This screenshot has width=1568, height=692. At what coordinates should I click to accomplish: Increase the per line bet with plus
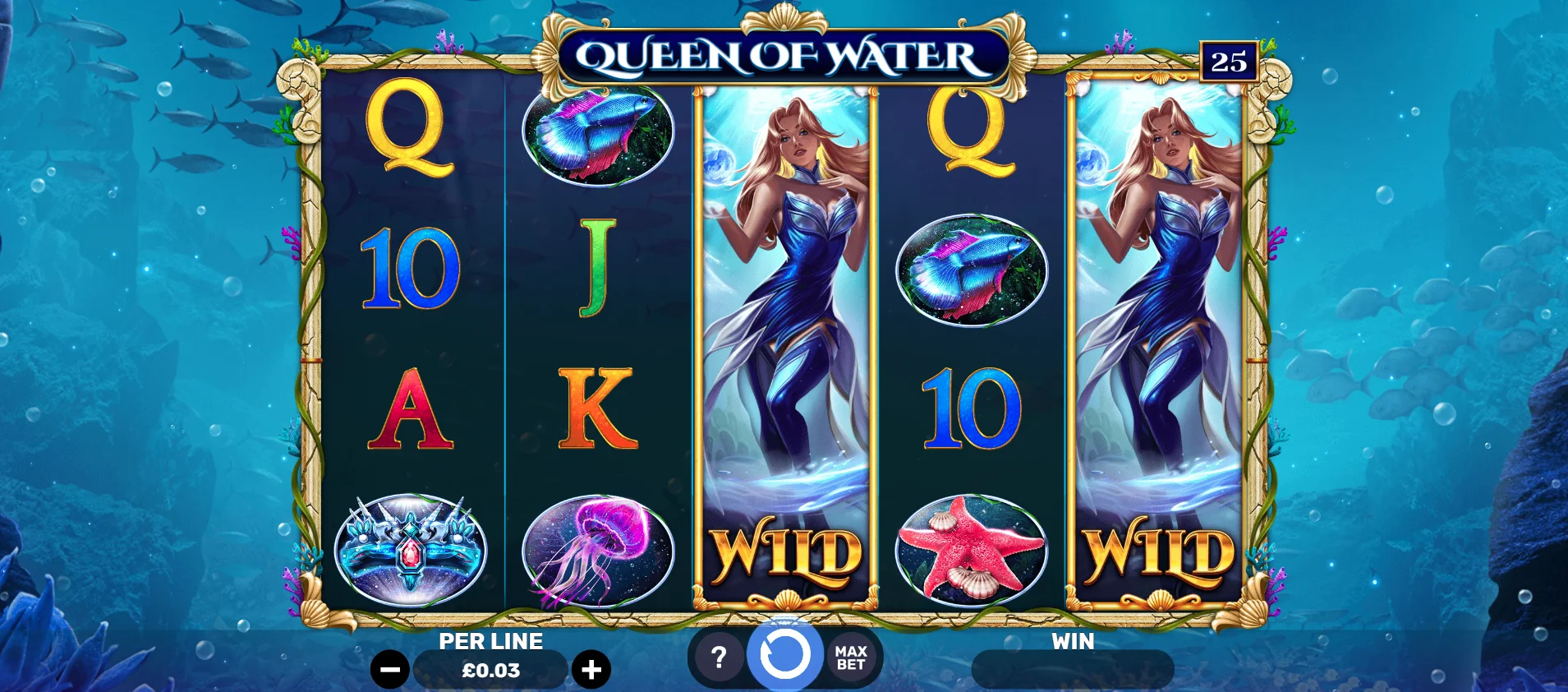point(590,669)
